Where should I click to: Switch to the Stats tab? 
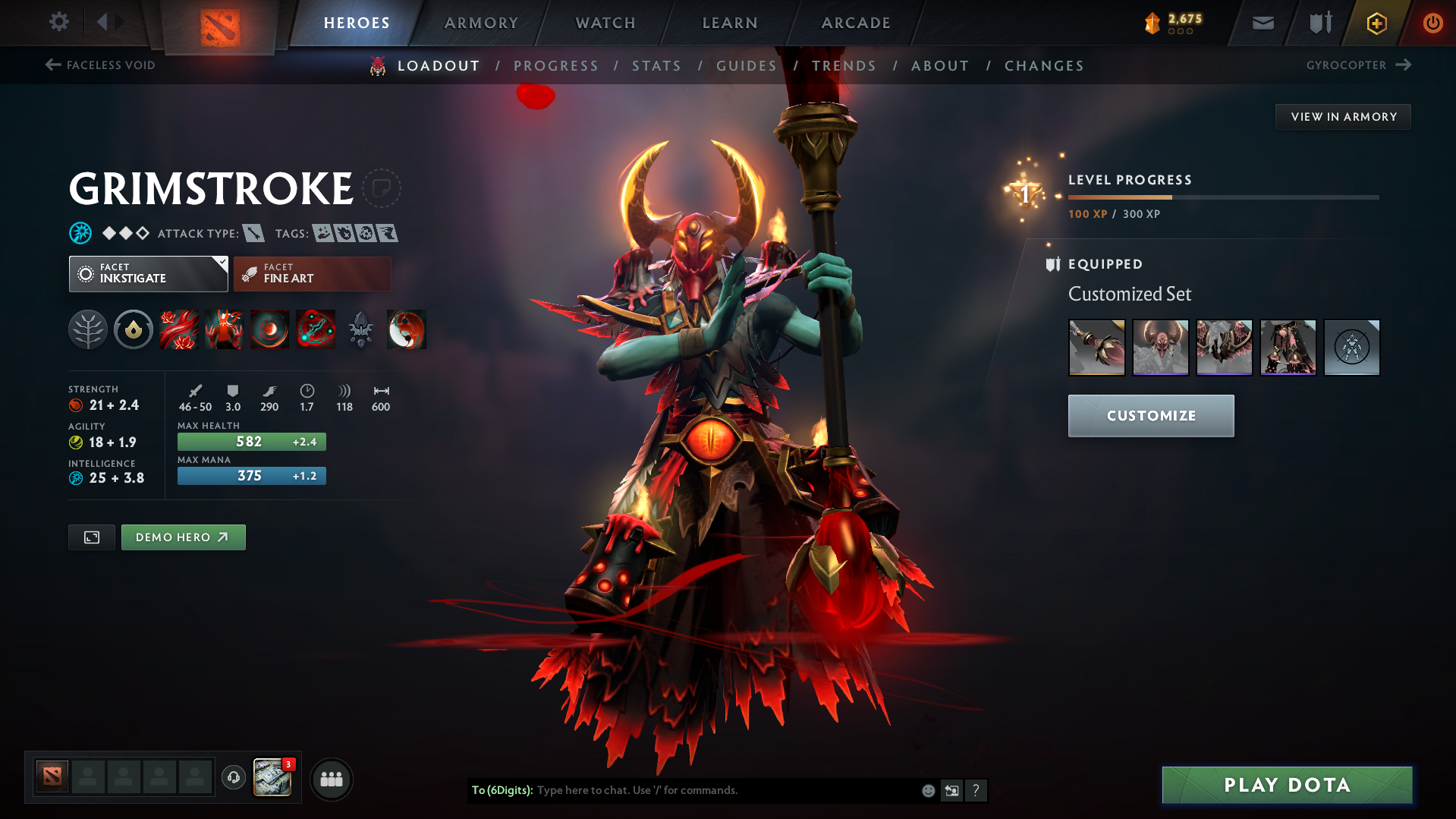[x=656, y=66]
